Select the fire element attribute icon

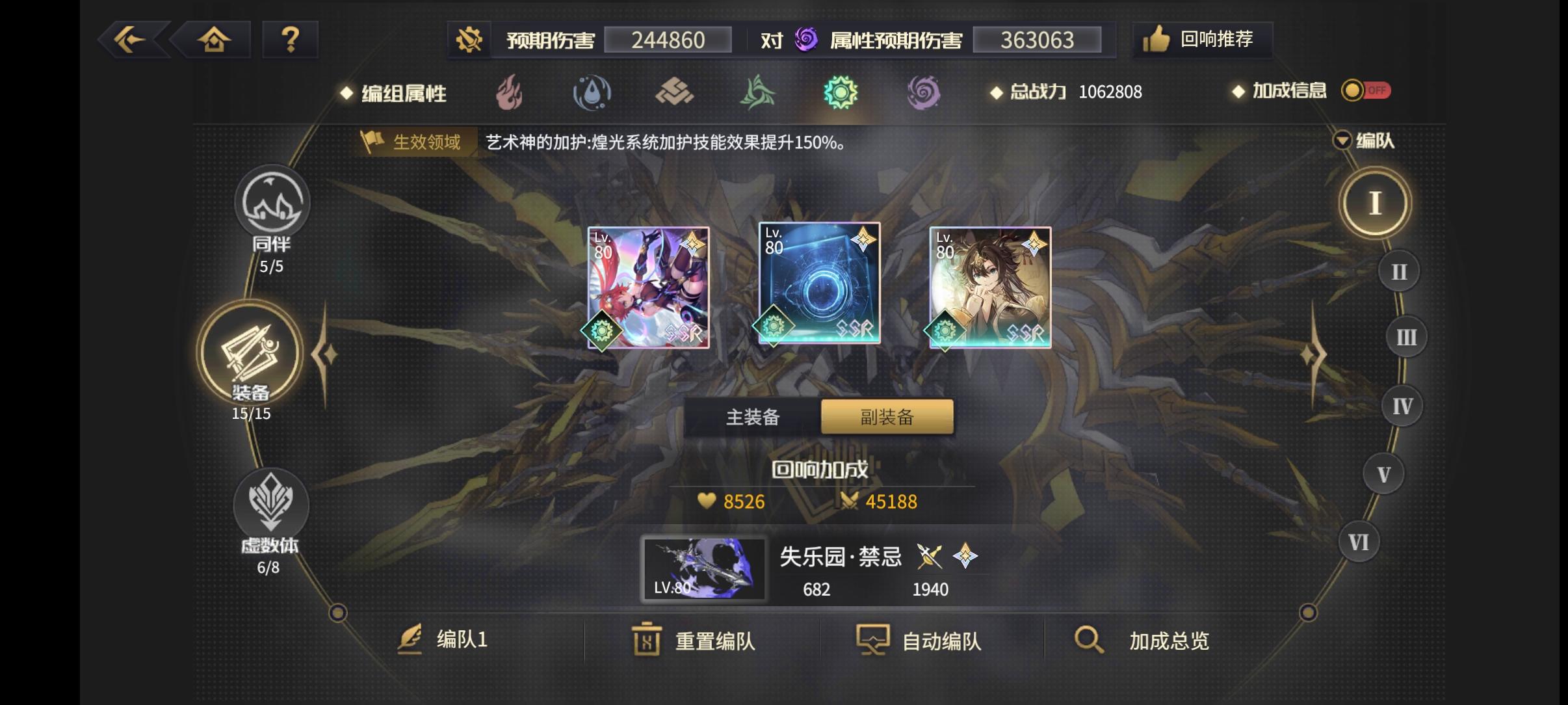509,92
